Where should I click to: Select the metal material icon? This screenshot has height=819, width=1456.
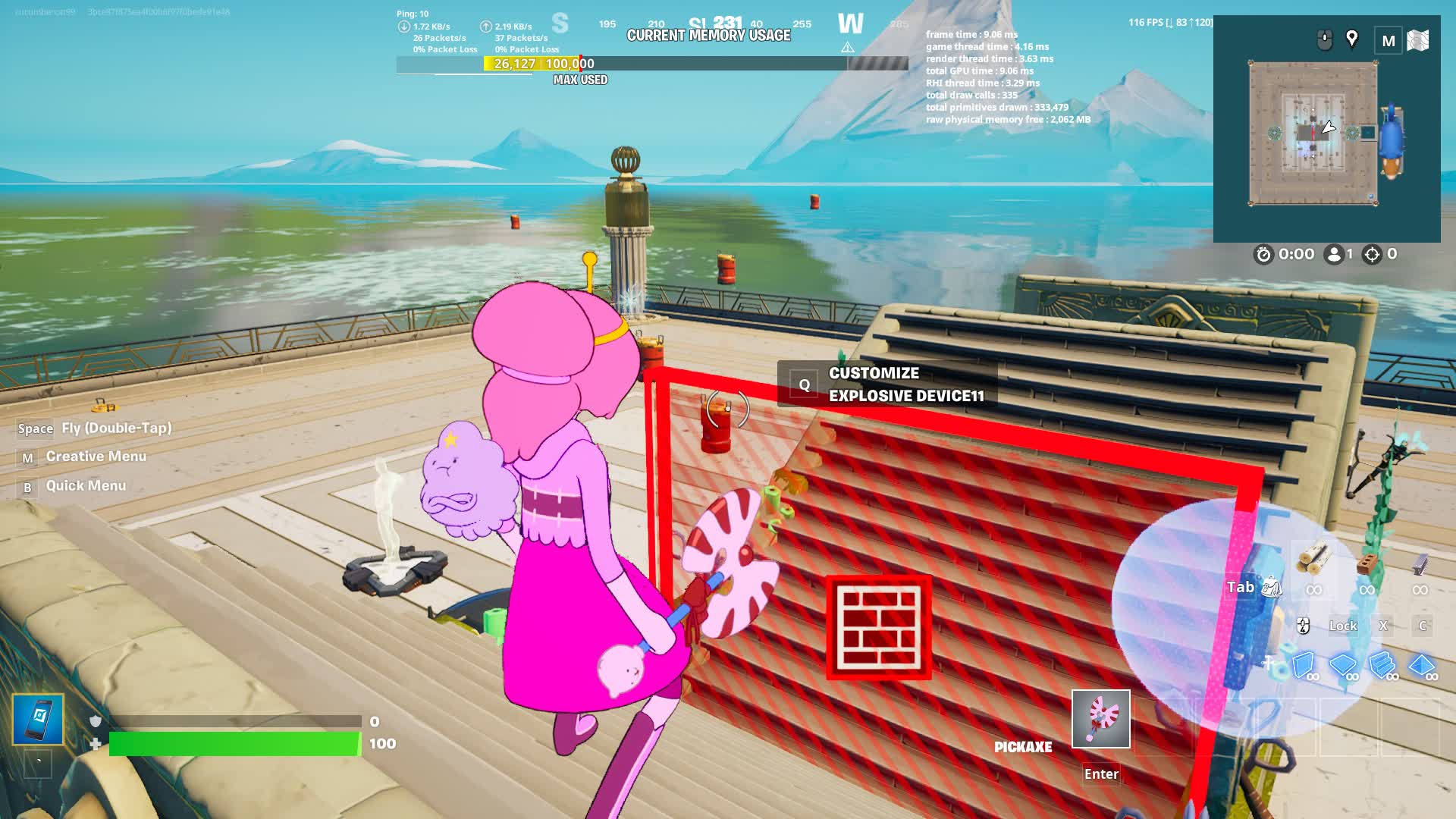[1420, 564]
